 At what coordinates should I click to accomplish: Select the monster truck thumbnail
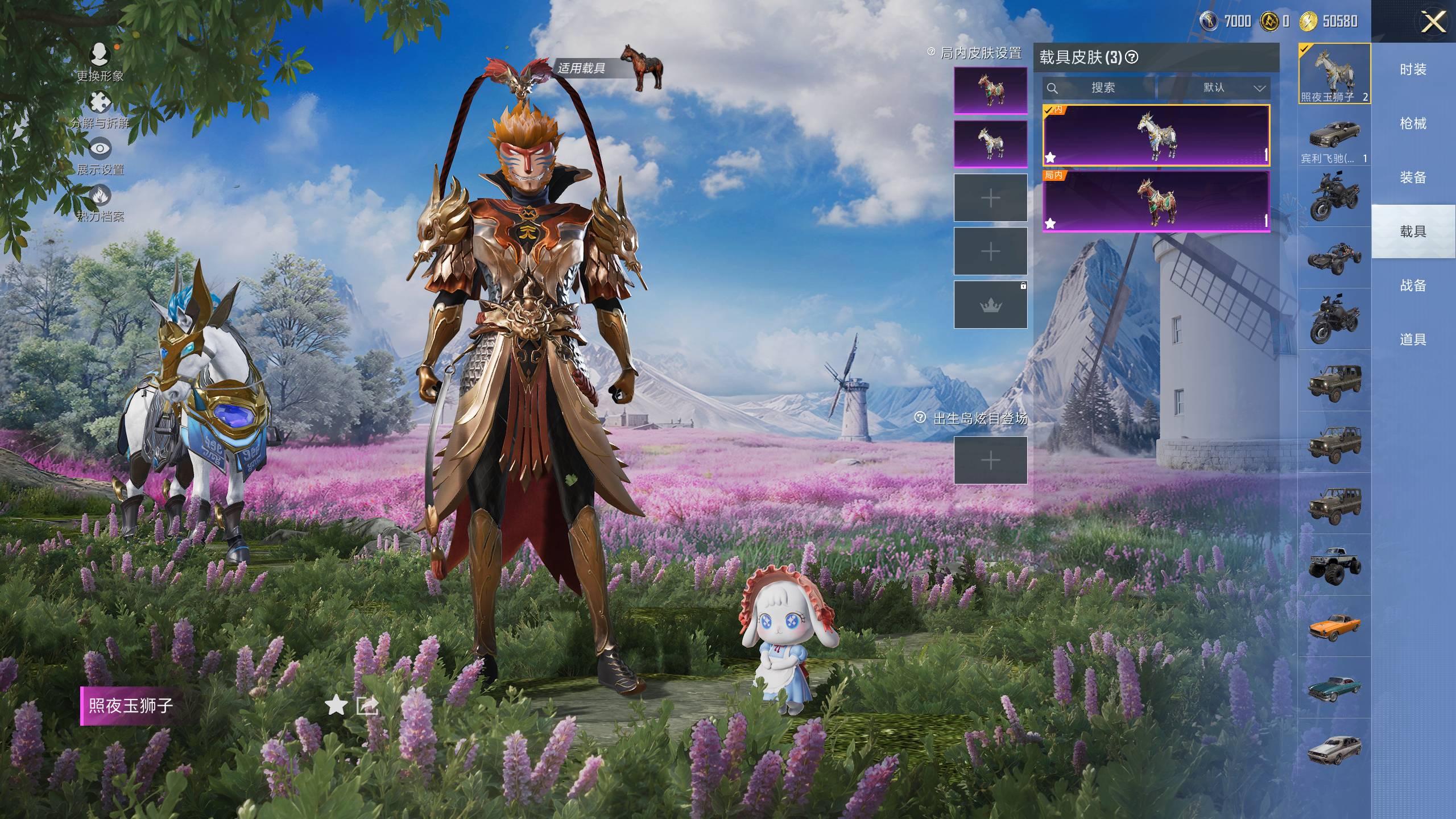click(1334, 564)
